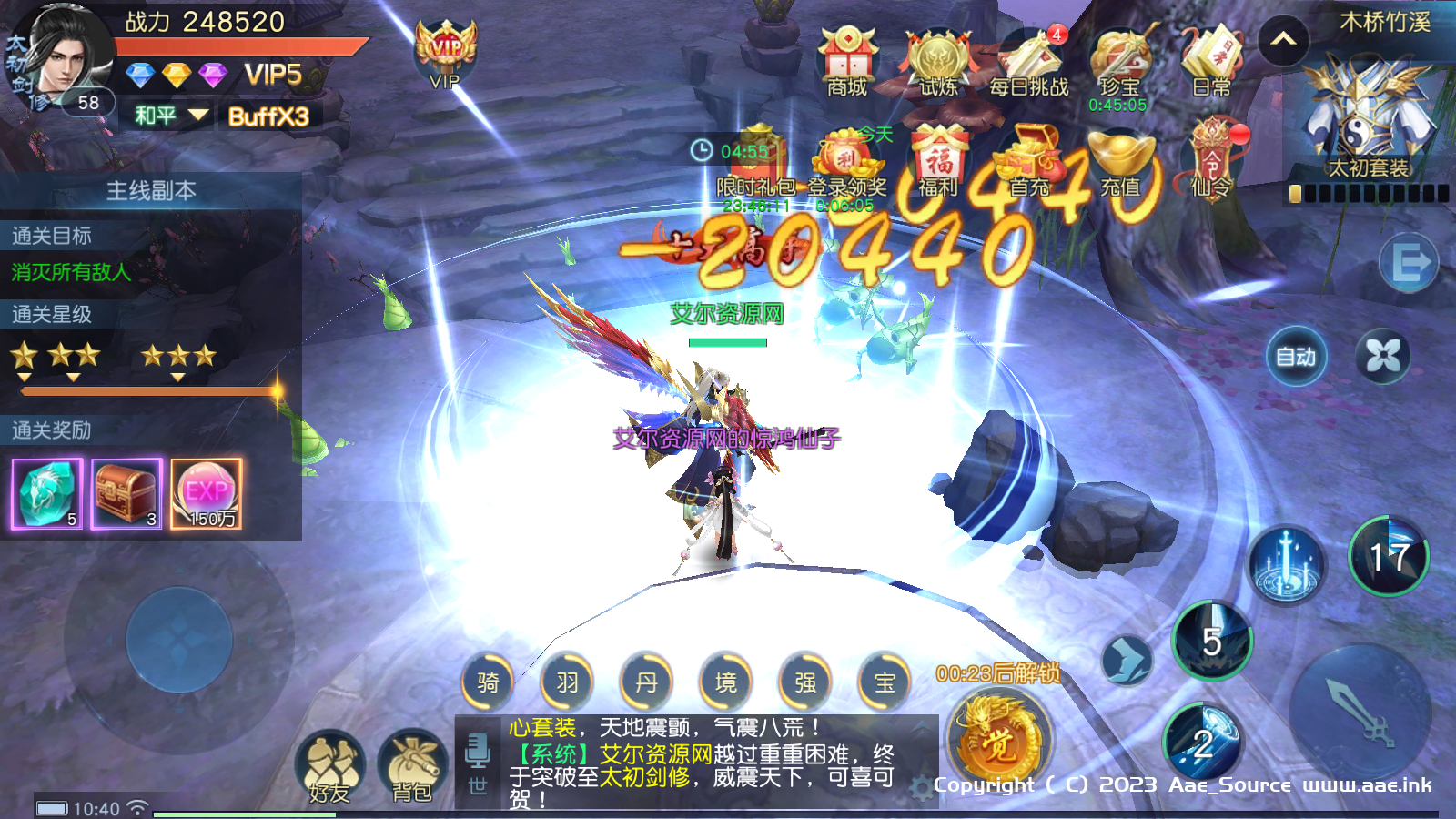Open the 福利 welfare icon
Viewport: 1456px width, 819px height.
tap(938, 162)
